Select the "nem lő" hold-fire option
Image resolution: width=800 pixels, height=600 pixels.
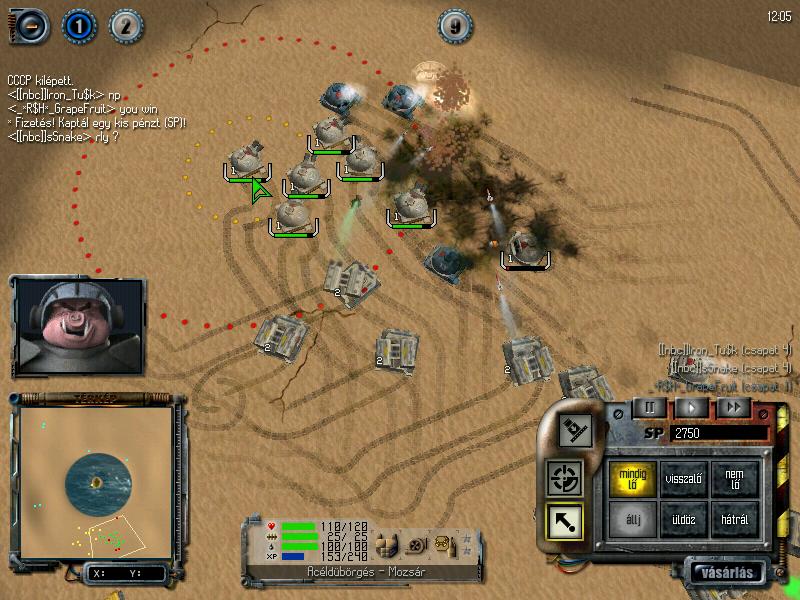click(x=734, y=478)
